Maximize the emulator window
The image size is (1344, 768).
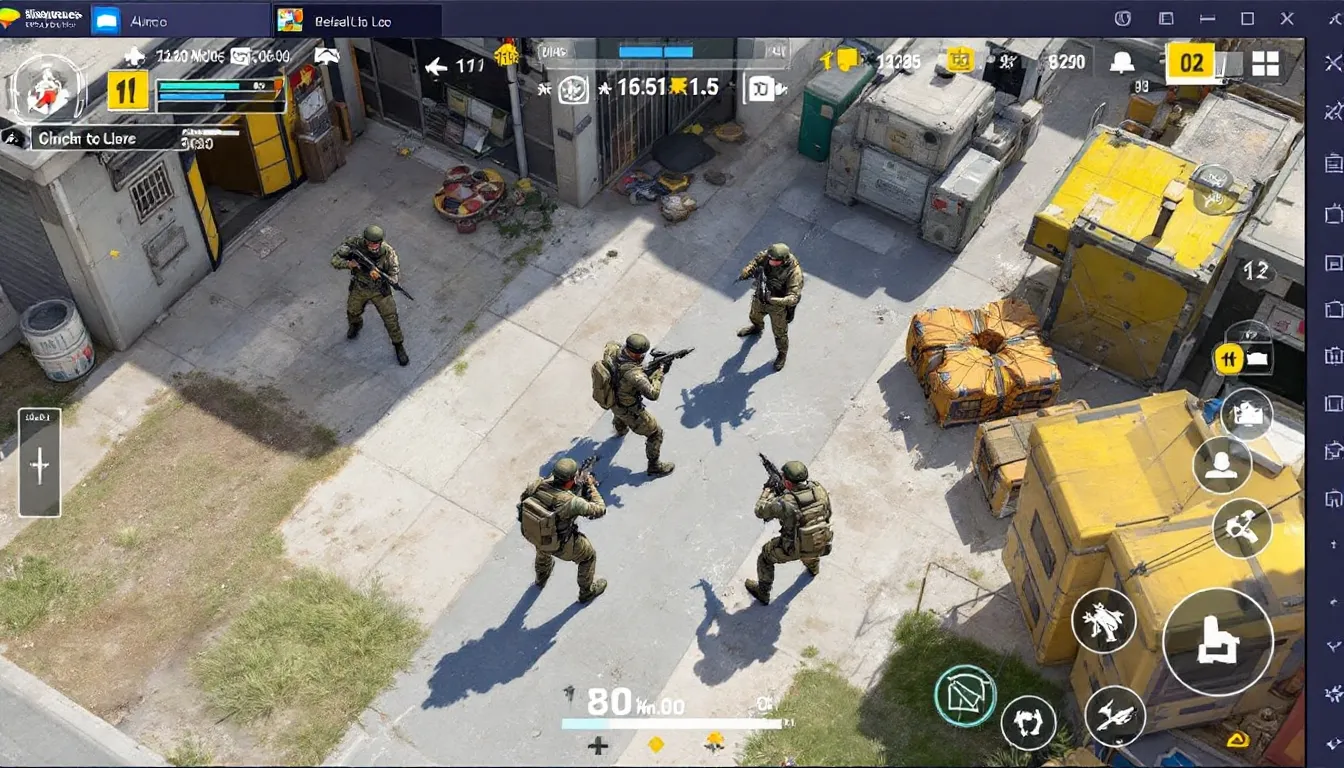coord(1247,19)
